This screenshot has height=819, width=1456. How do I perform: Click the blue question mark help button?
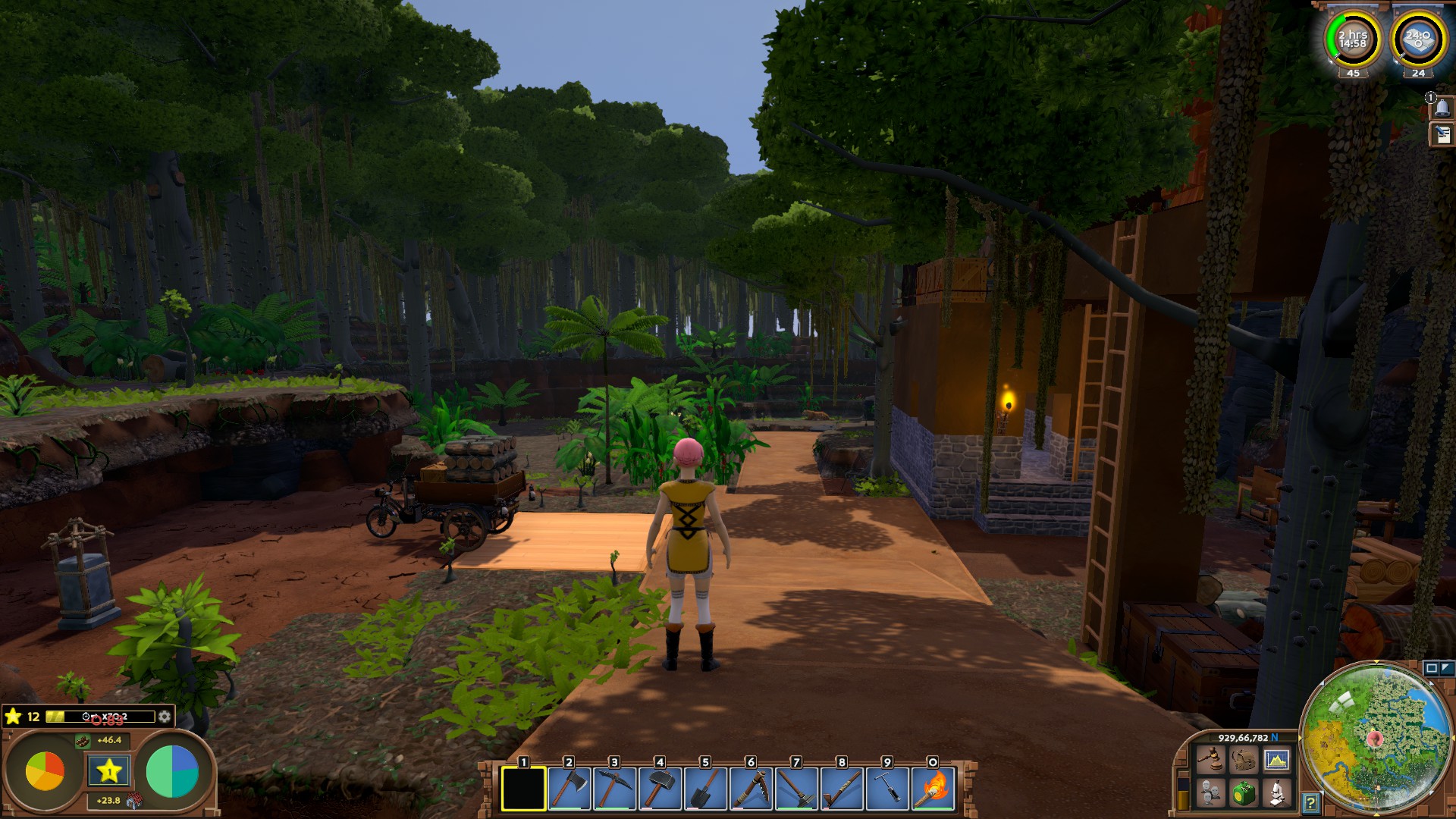pos(1310,802)
